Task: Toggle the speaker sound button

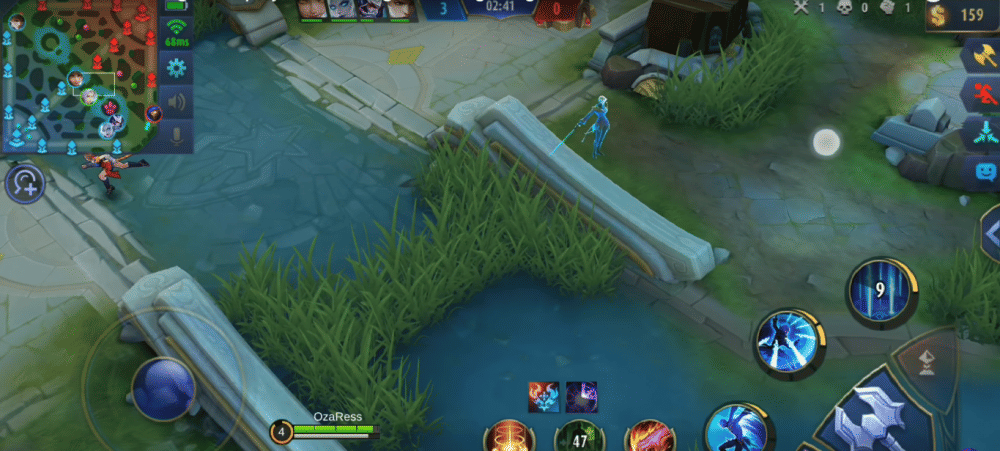Action: point(177,101)
